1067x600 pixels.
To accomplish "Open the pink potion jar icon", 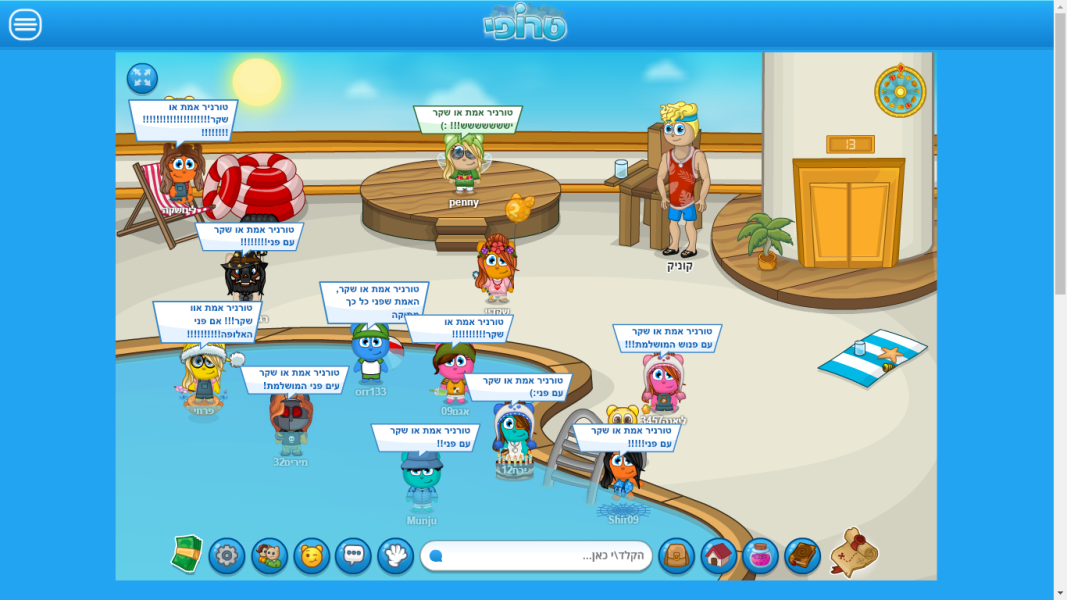I will 760,556.
